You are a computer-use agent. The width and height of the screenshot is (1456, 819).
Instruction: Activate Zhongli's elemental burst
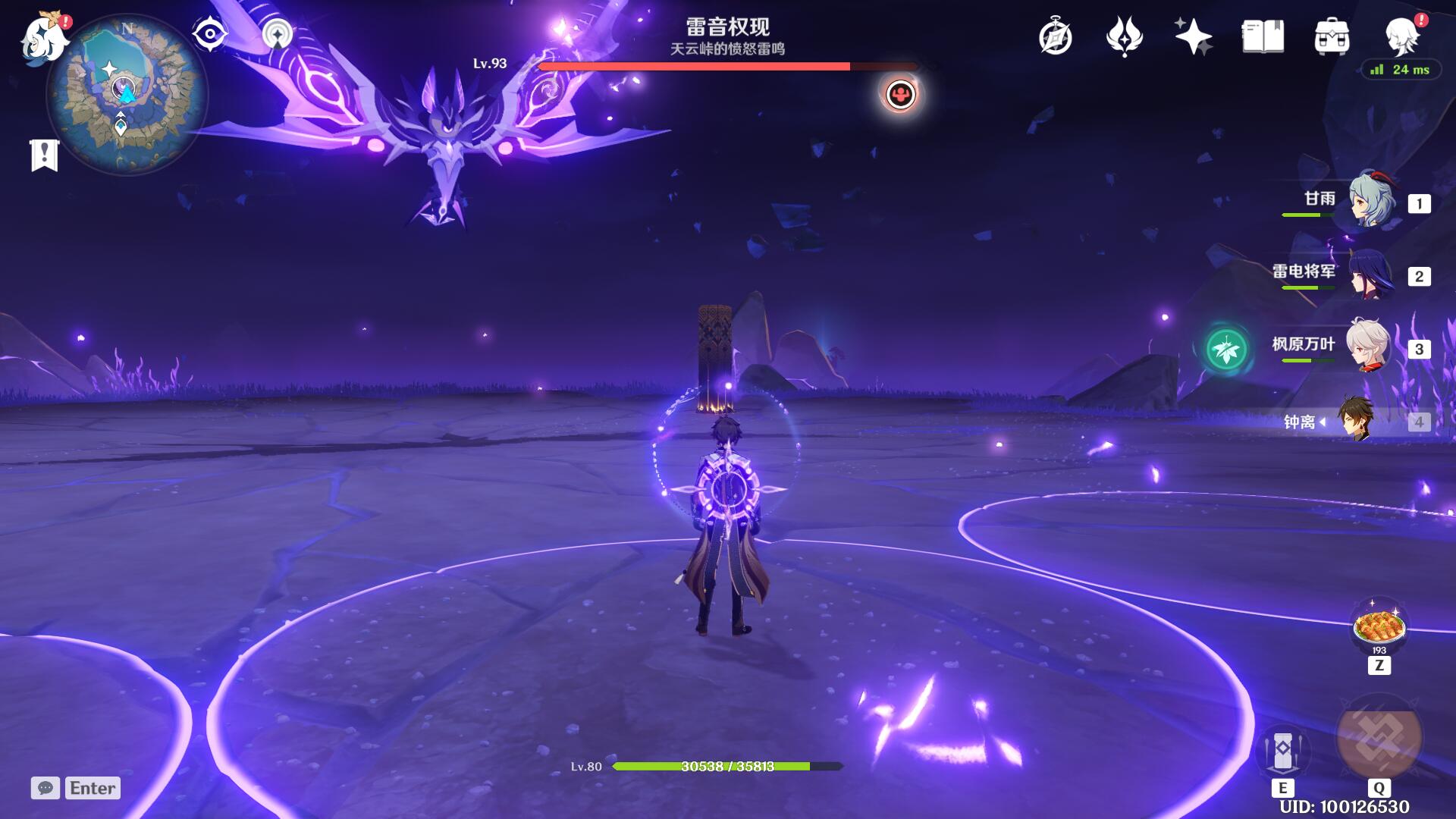point(1379,739)
